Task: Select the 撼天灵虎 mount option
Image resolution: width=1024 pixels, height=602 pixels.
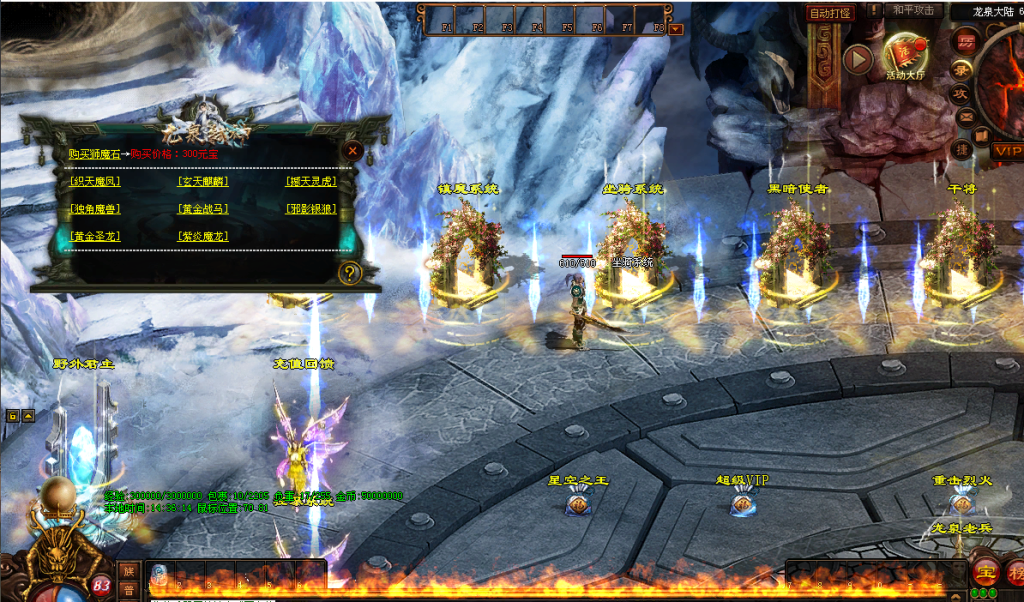Action: click(309, 182)
